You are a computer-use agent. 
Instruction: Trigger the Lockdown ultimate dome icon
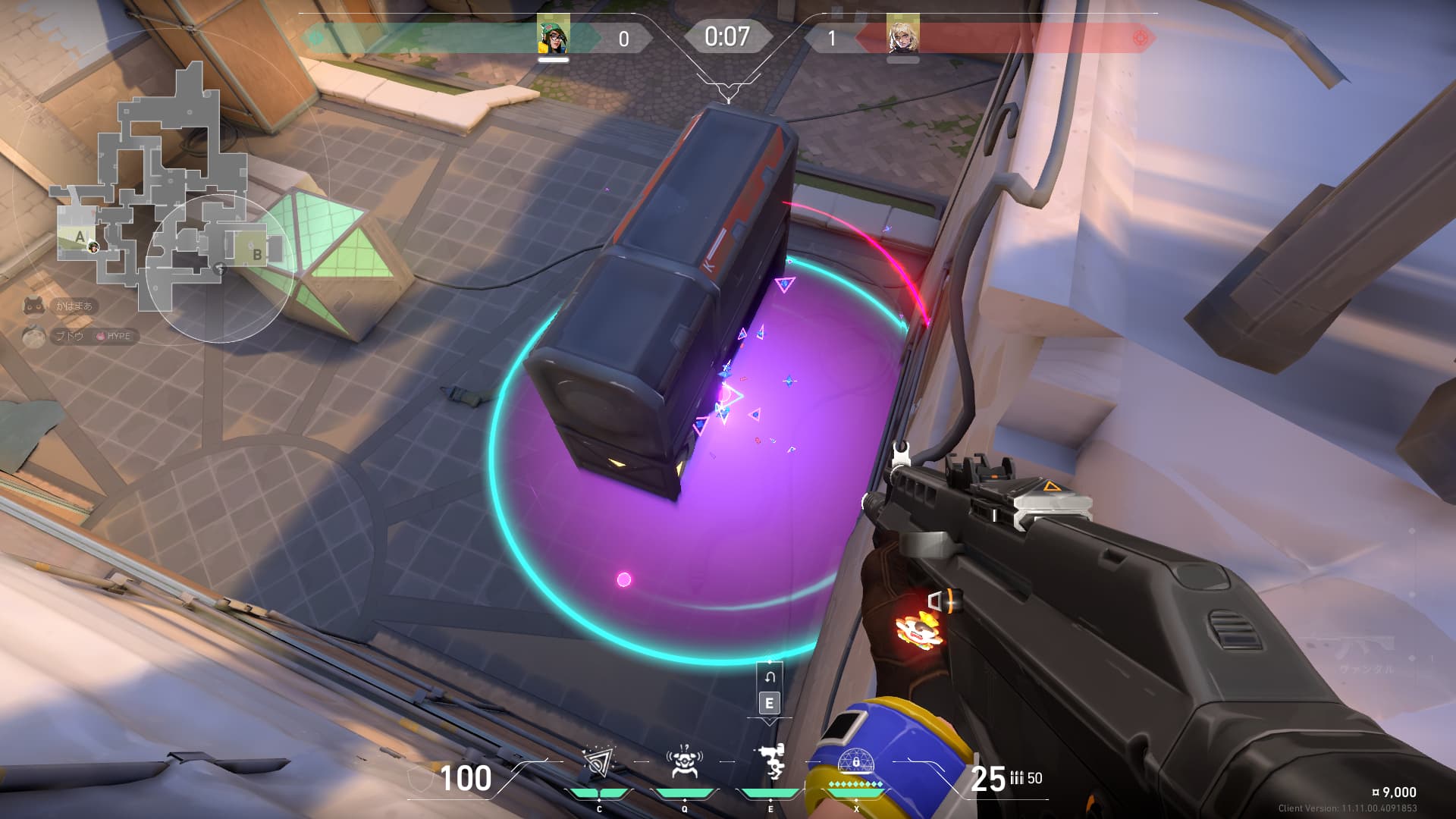[855, 761]
